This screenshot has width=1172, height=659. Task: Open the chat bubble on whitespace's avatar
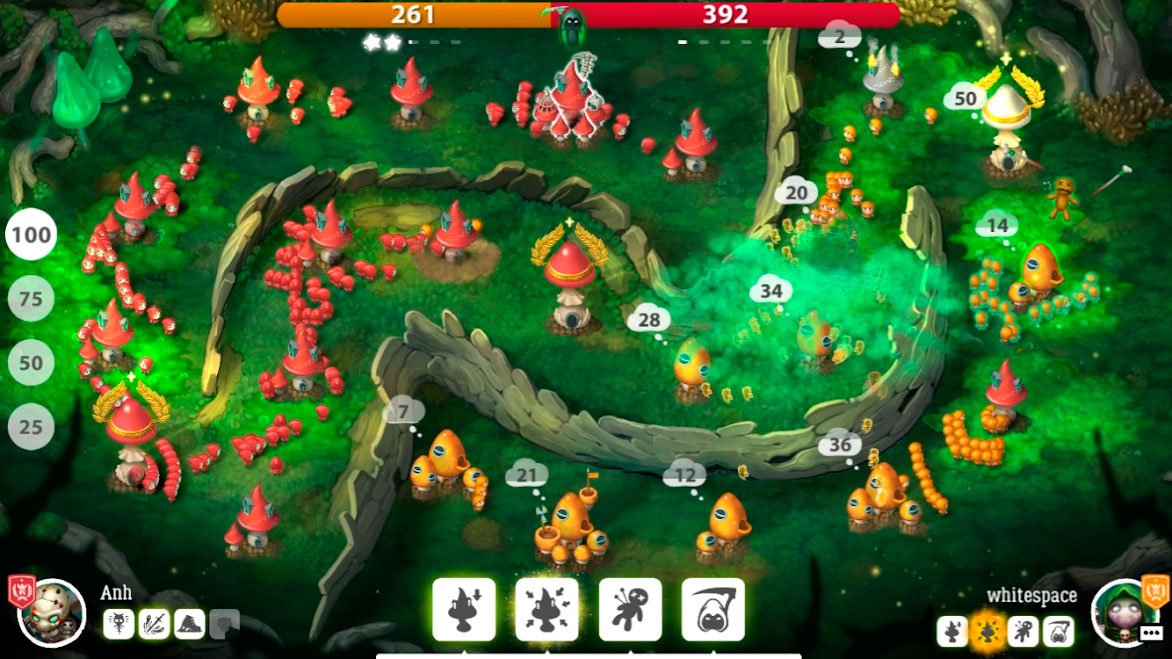click(x=1151, y=633)
